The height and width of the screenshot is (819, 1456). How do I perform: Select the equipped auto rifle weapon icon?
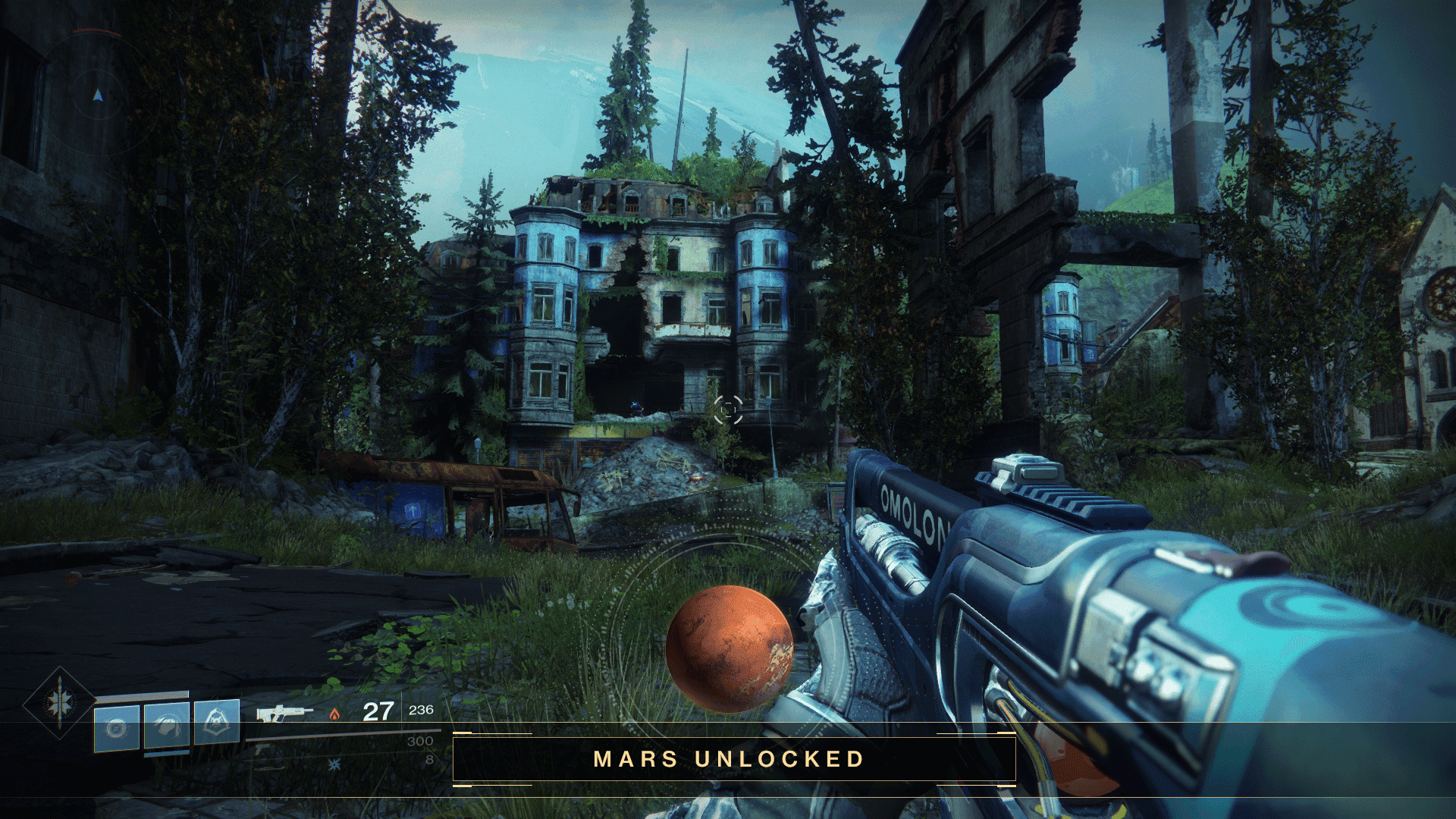(x=283, y=713)
